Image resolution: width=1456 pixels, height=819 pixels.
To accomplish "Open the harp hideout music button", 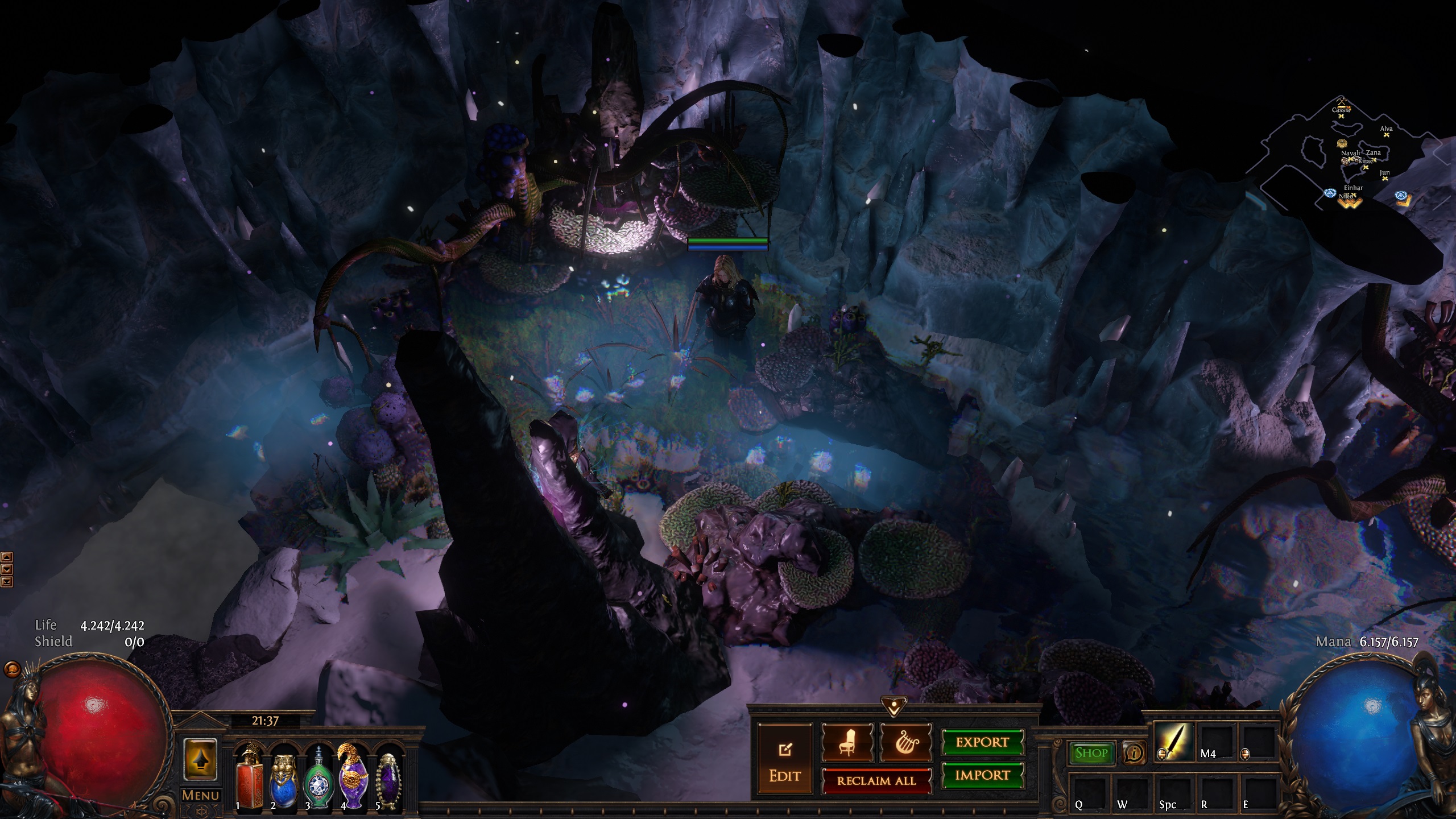I will [x=905, y=742].
